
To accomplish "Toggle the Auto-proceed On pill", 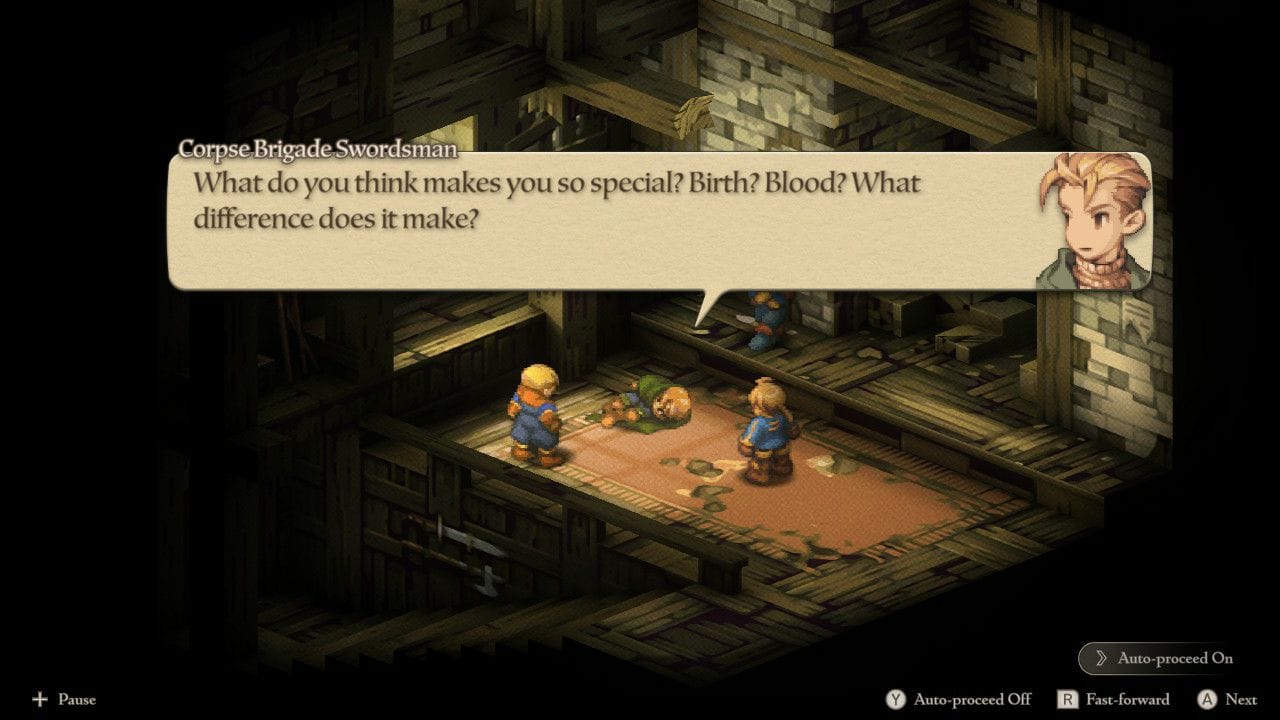I will click(x=1163, y=658).
